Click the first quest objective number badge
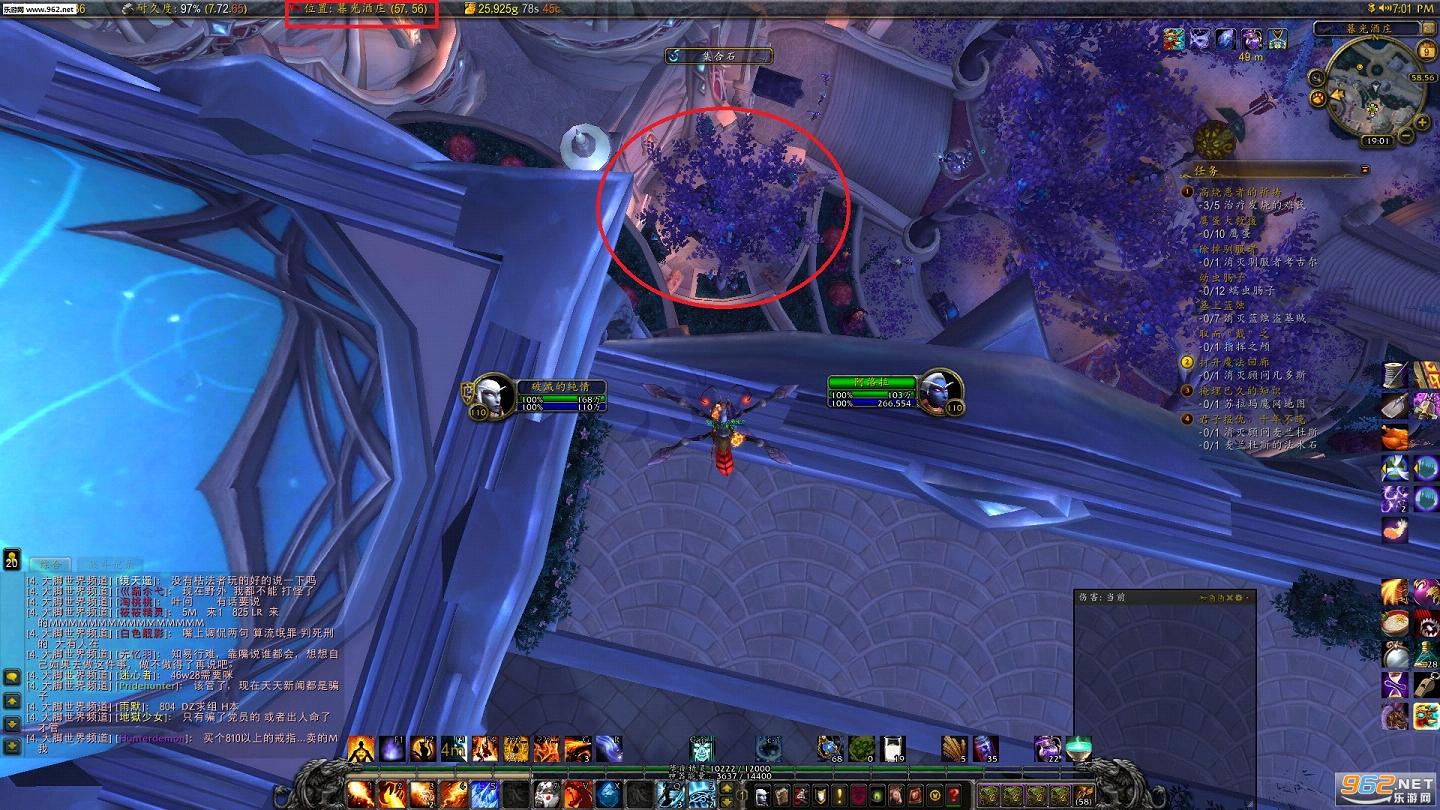The width and height of the screenshot is (1440, 810). click(x=1188, y=192)
